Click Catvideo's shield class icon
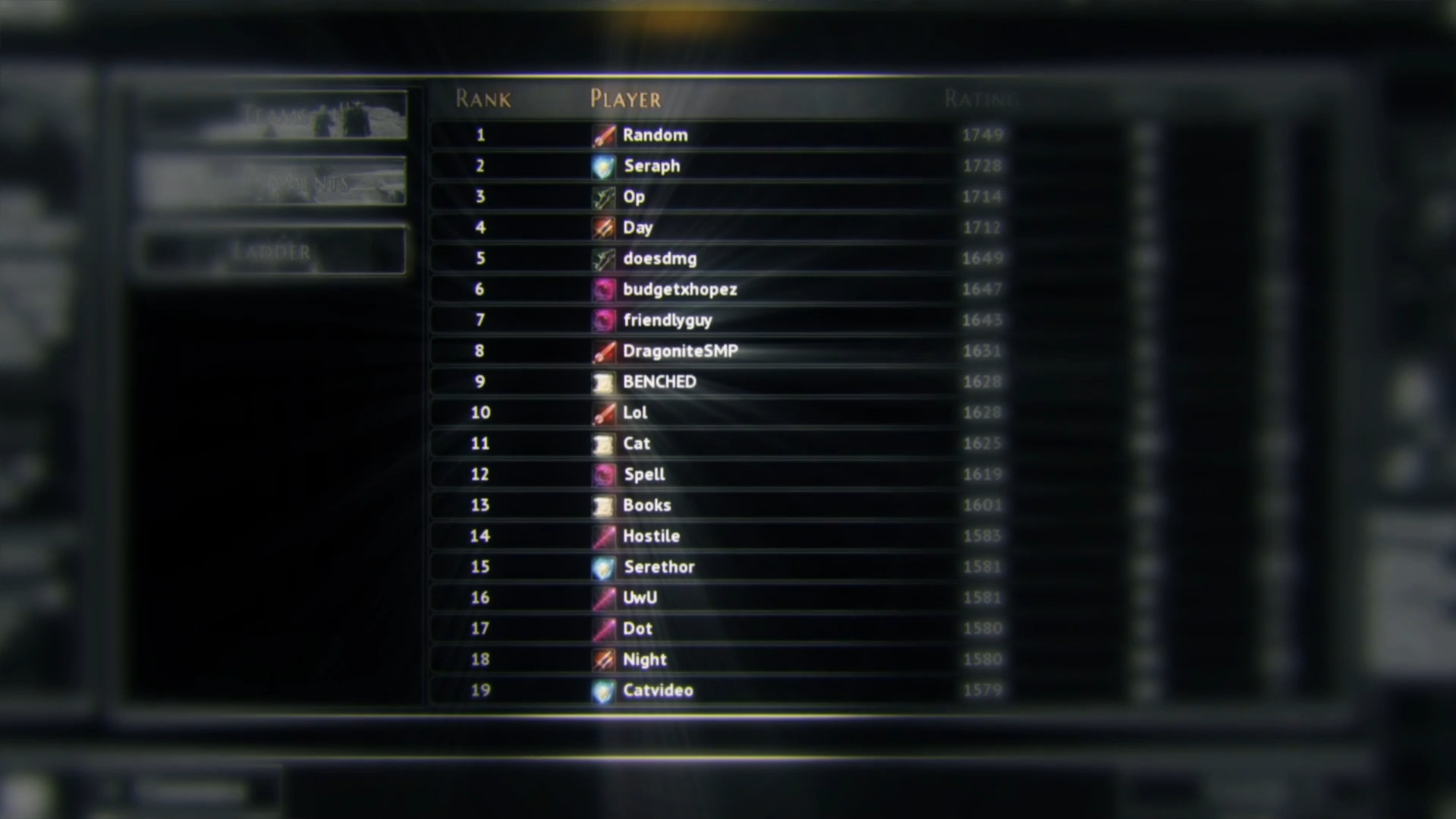Viewport: 1456px width, 819px height. click(602, 691)
